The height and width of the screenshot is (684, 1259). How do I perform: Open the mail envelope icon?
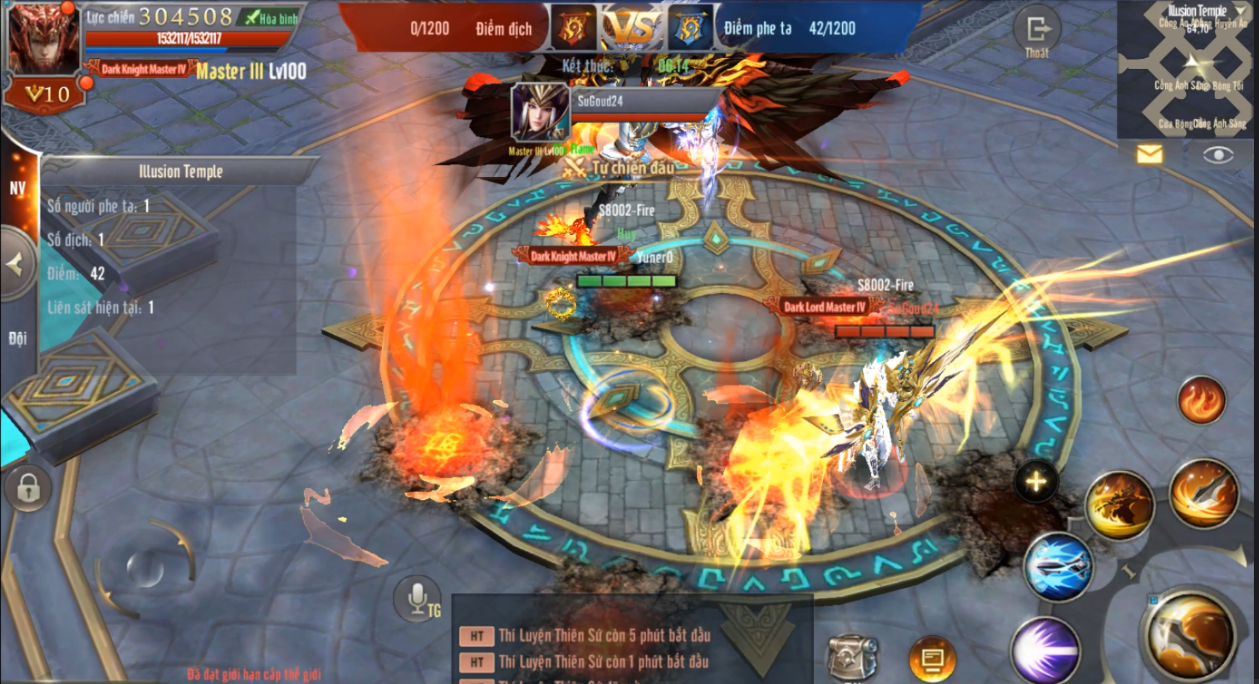(1150, 154)
